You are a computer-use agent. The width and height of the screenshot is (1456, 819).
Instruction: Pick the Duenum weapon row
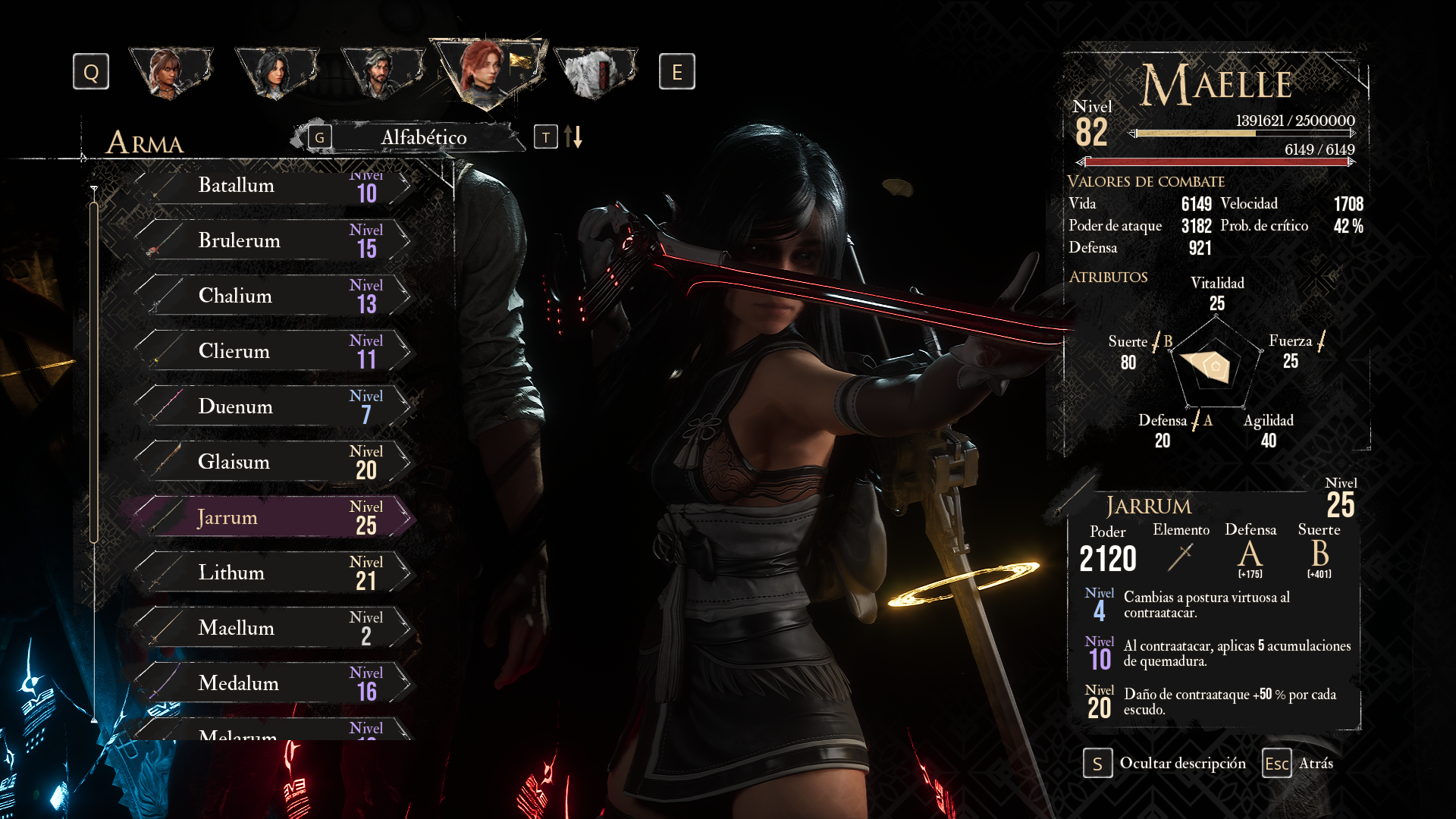point(273,406)
